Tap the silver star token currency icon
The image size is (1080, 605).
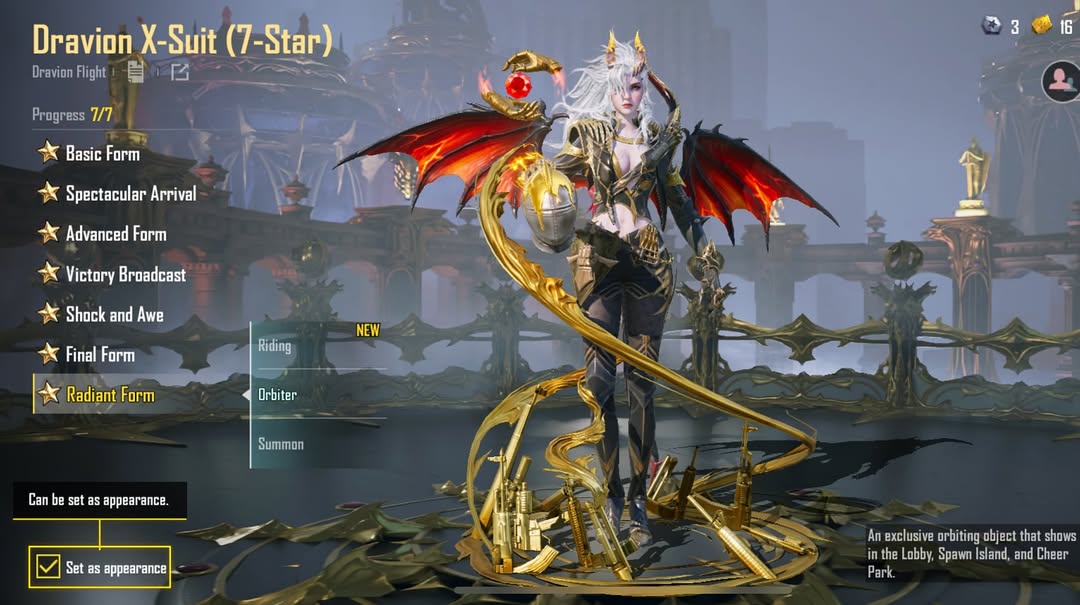click(992, 26)
